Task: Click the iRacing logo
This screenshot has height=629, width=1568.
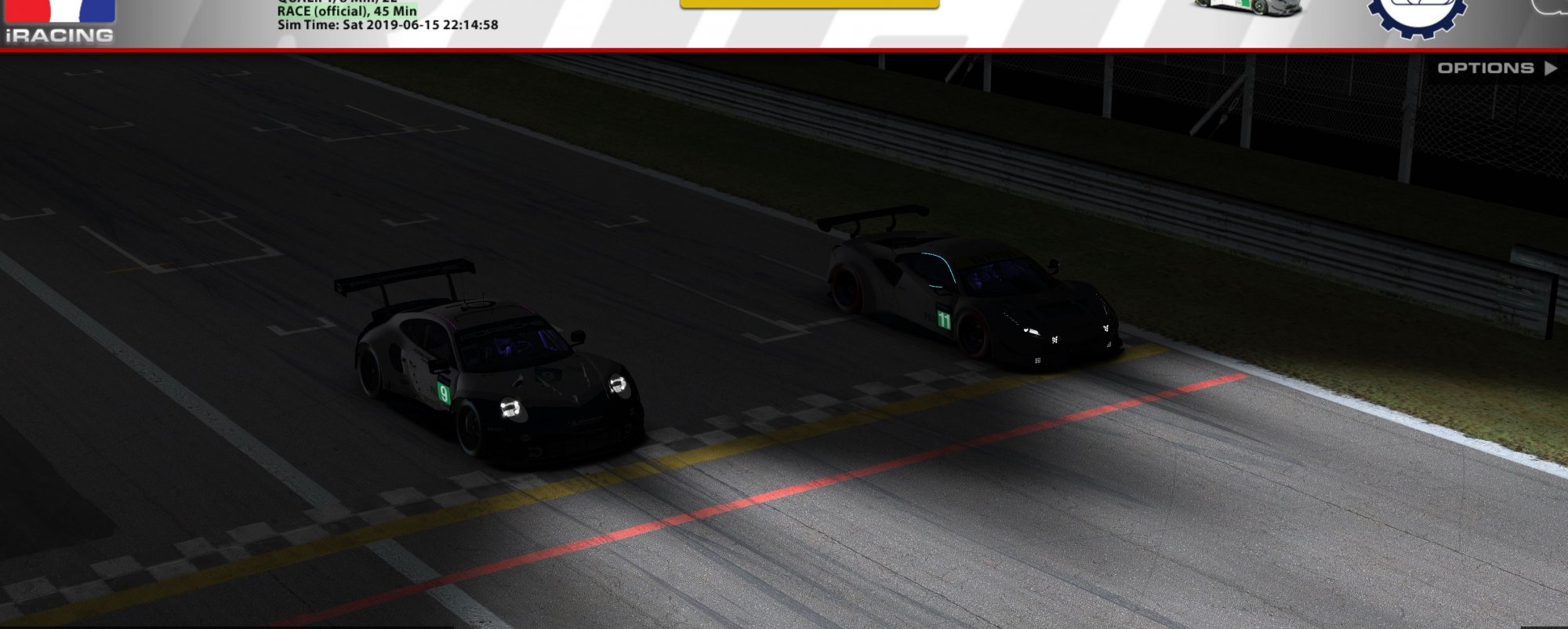Action: [60, 24]
